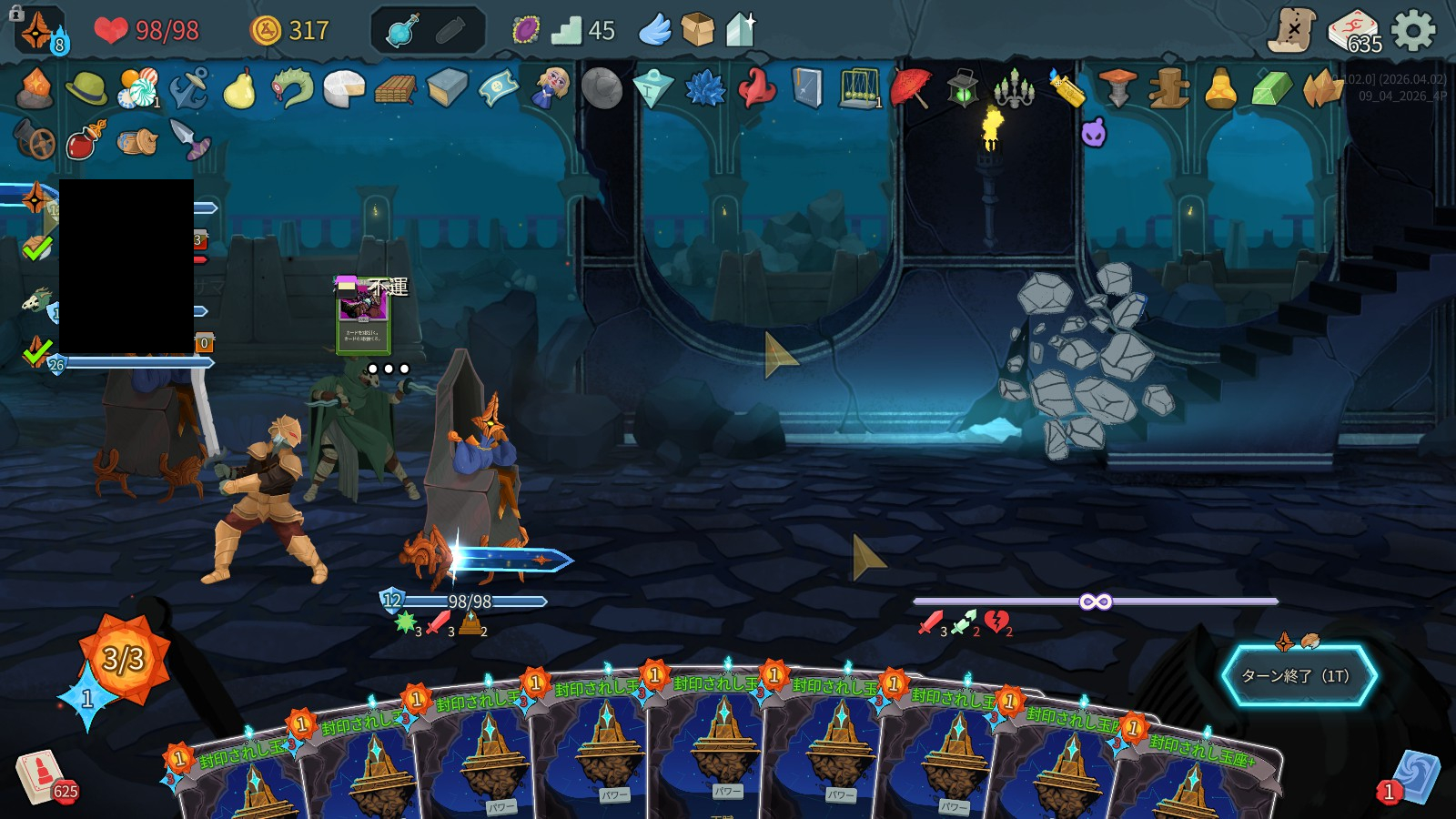The image size is (1456, 819).
Task: Inspect the cheese wedge relic
Action: coord(344,88)
